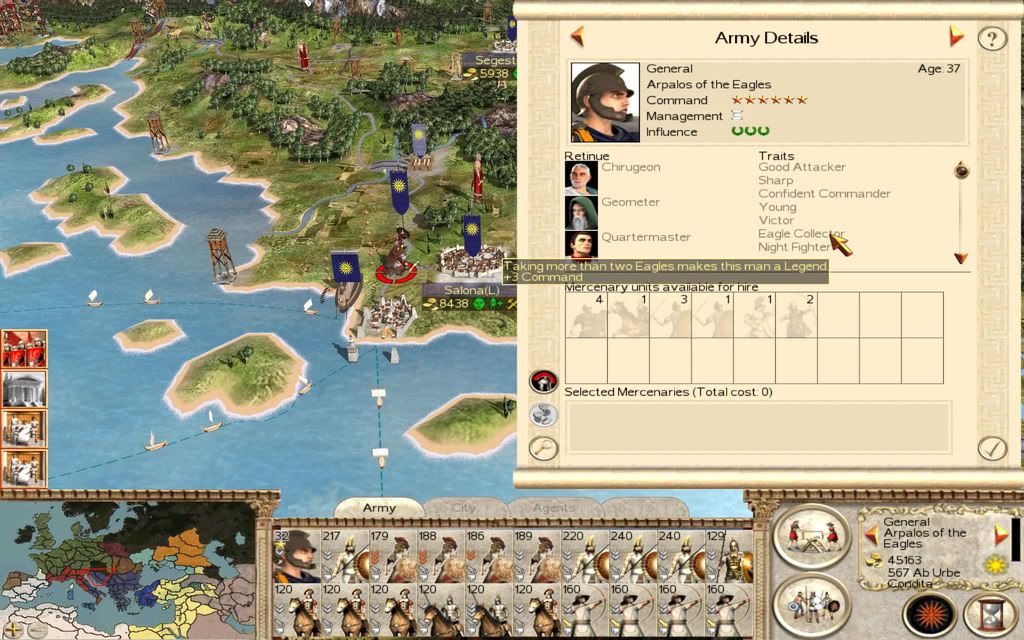Viewport: 1024px width, 640px height.
Task: Open the help question mark button
Action: point(991,39)
